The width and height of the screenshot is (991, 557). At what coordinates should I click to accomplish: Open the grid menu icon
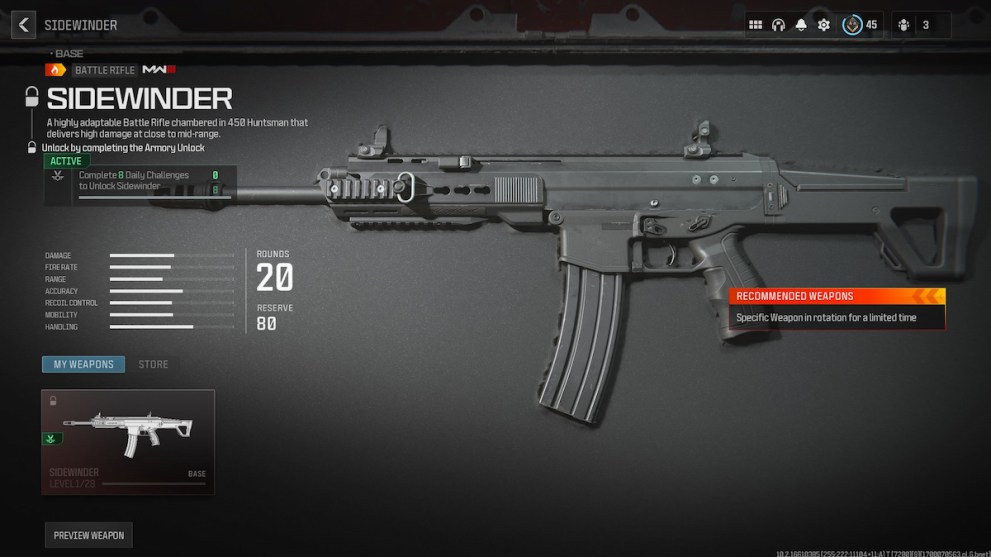tap(756, 25)
